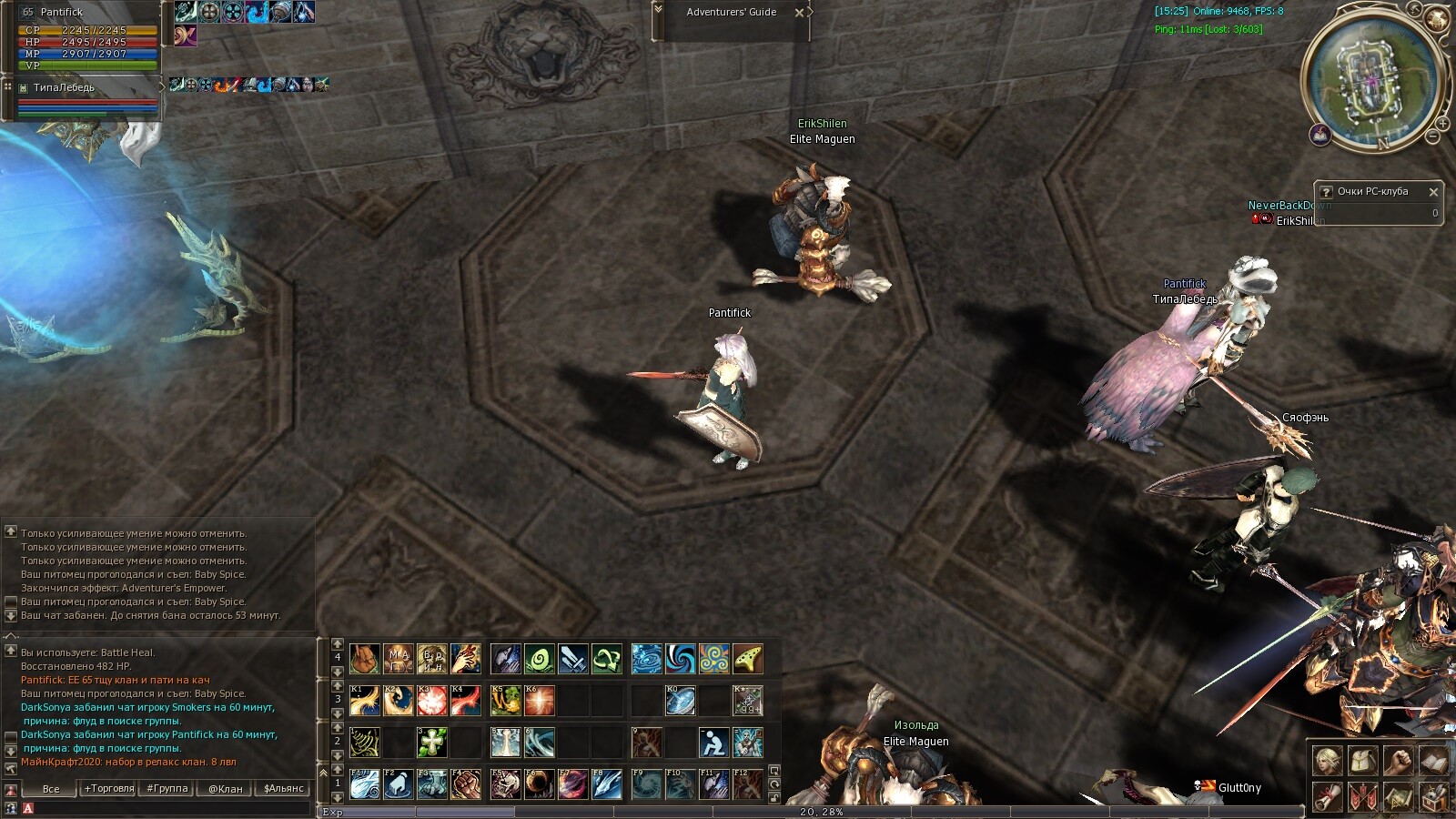
Task: Close the Очки PC-клуба window
Action: [x=1433, y=192]
